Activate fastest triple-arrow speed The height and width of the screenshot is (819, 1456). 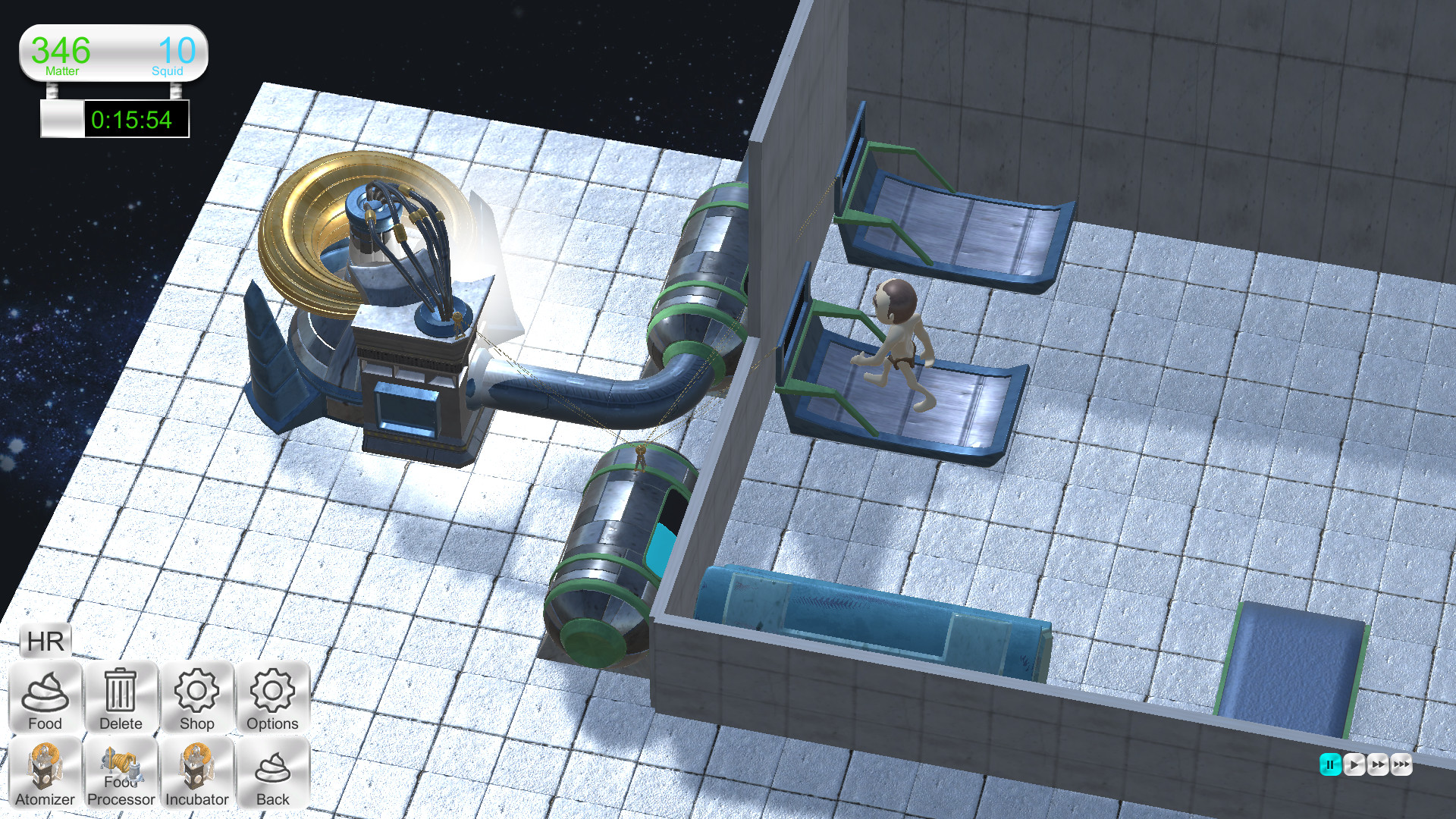coord(1402,765)
